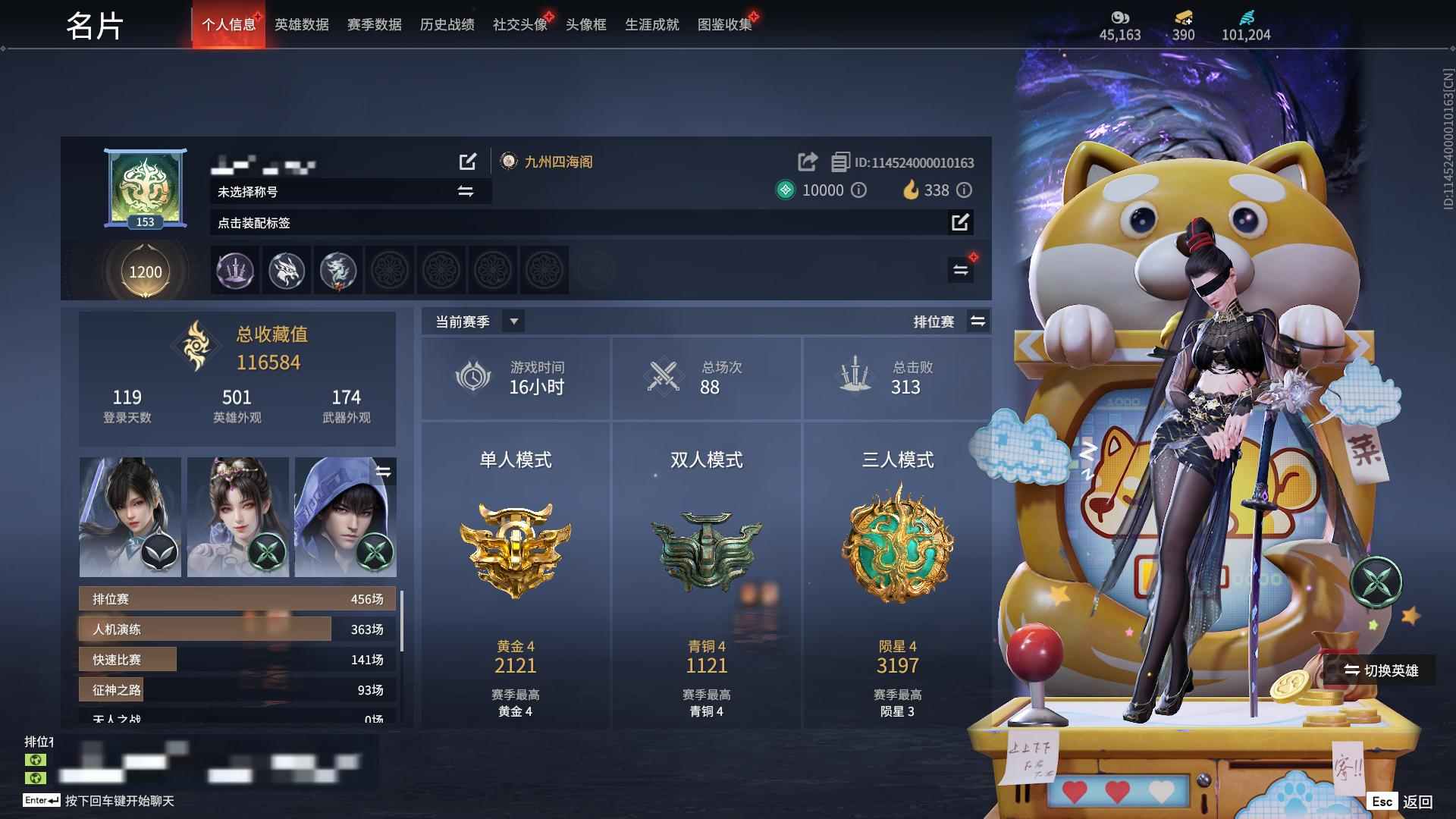Open the ranked mode switcher on stats panel
1456x819 pixels.
(x=978, y=321)
